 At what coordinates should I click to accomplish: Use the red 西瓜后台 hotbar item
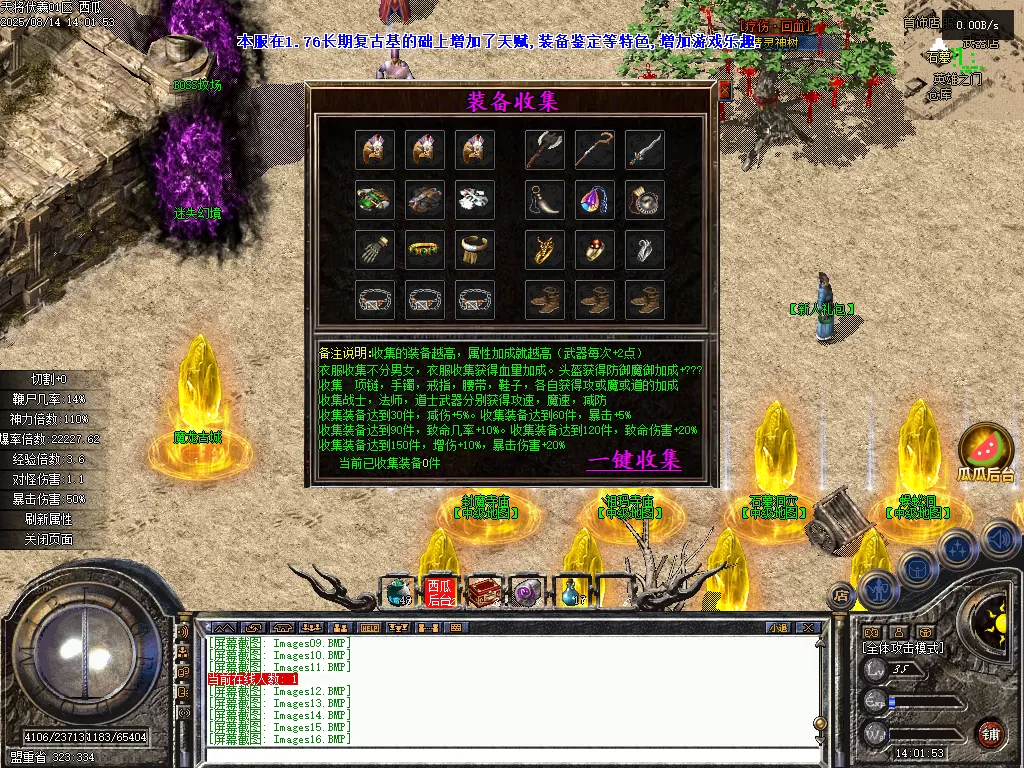tap(440, 592)
